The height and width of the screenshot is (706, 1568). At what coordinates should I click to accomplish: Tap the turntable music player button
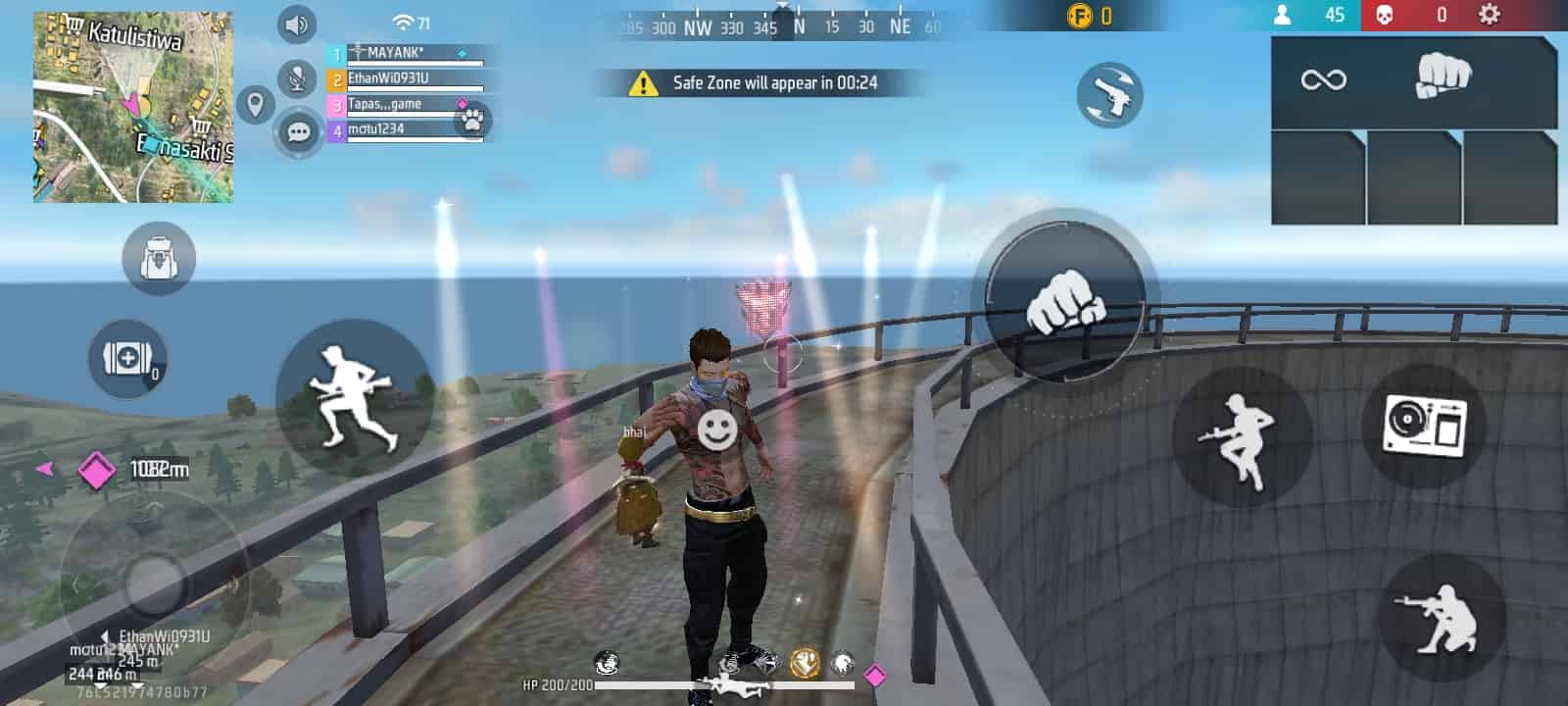[1426, 428]
